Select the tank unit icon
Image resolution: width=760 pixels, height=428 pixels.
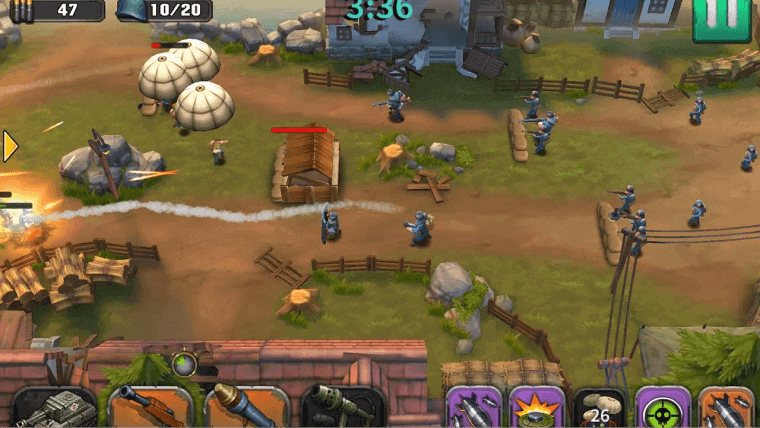point(53,408)
